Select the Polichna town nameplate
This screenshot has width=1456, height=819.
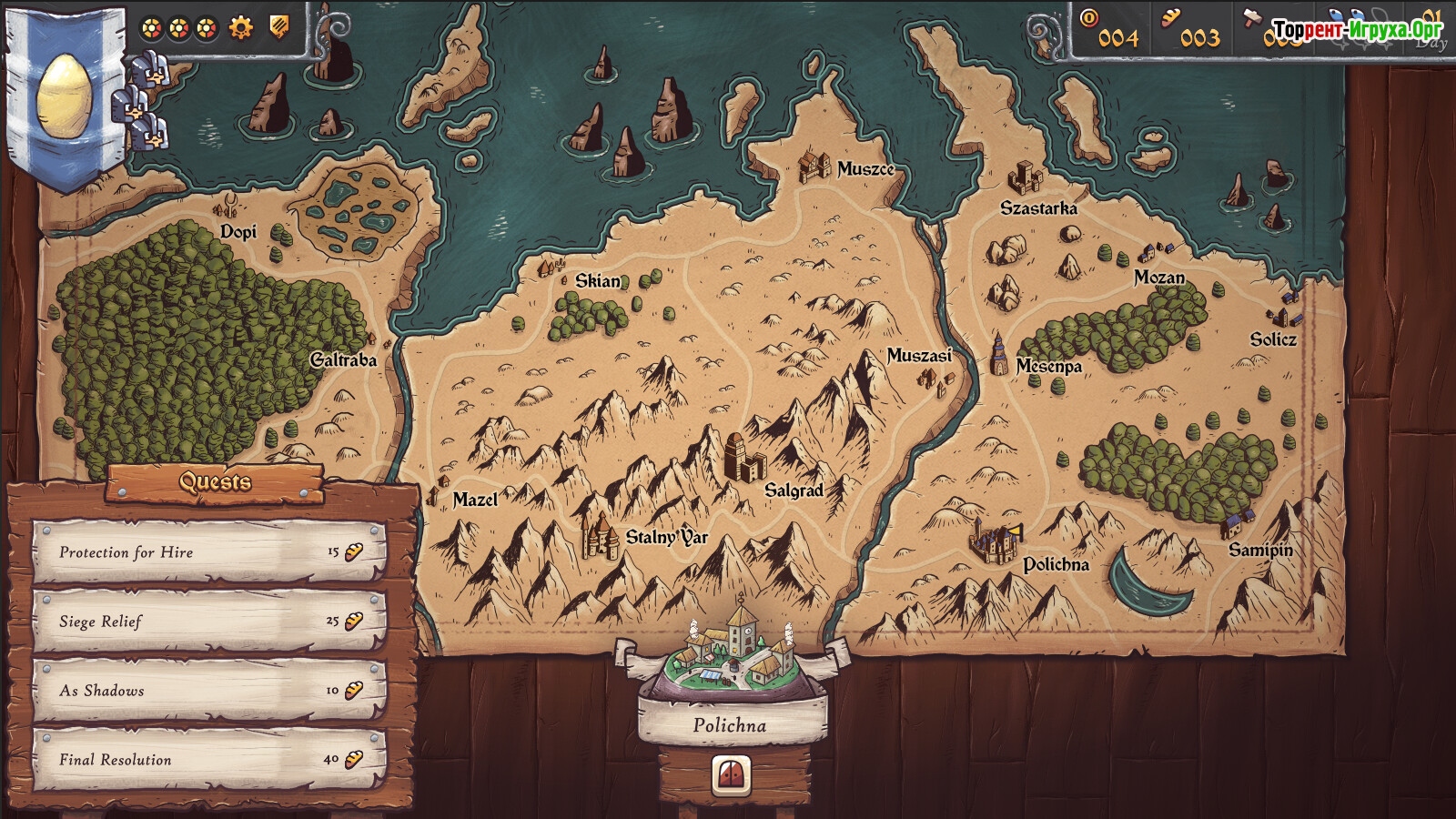tap(730, 725)
